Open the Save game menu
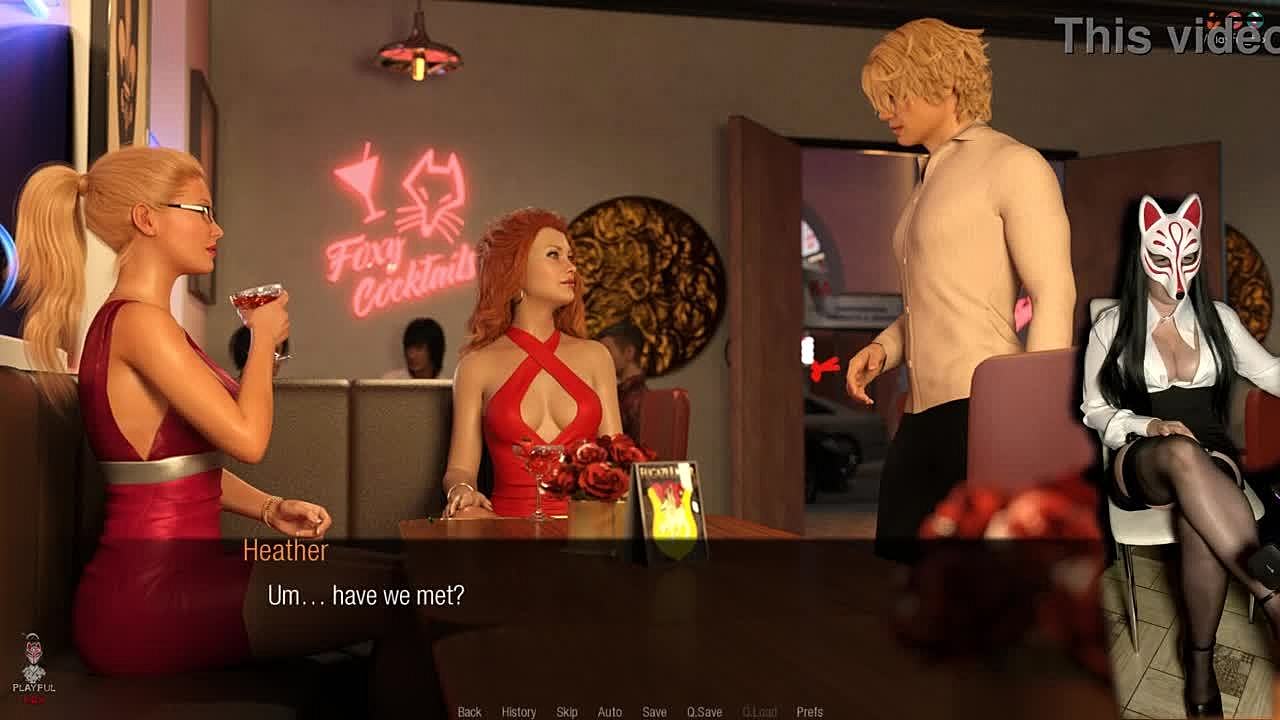 tap(654, 712)
